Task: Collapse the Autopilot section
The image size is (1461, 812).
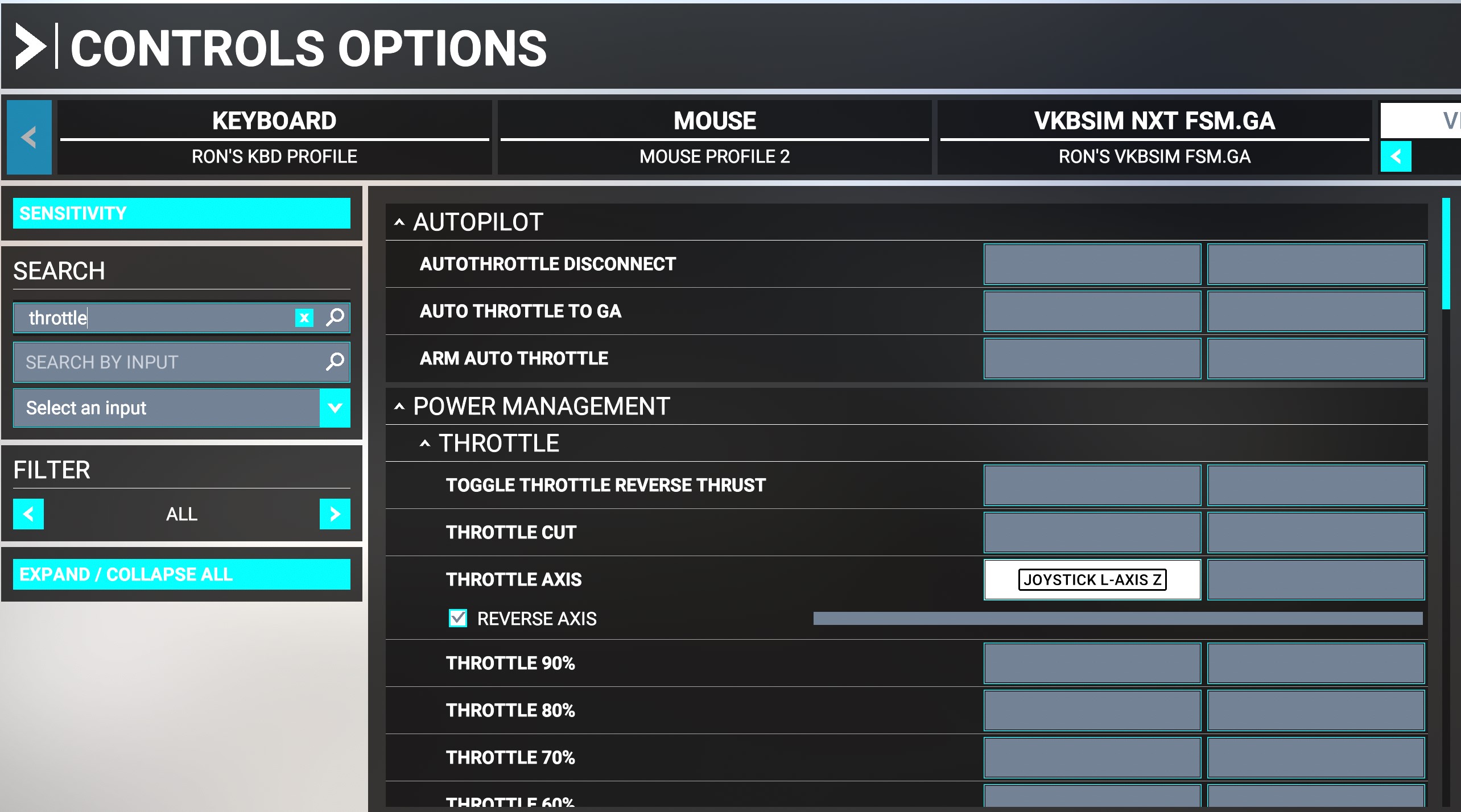Action: tap(398, 222)
